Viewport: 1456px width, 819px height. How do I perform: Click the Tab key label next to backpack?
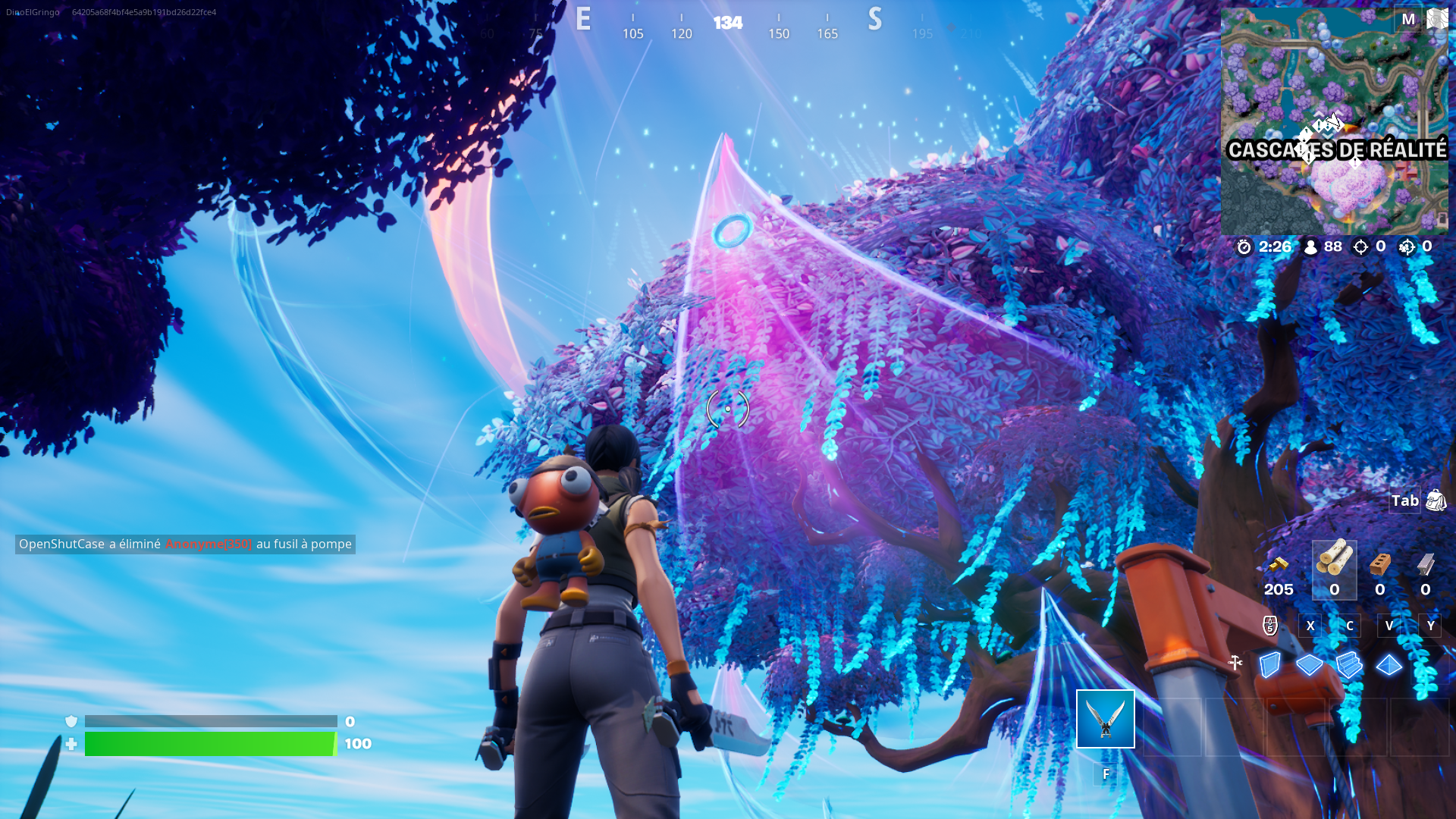point(1404,500)
